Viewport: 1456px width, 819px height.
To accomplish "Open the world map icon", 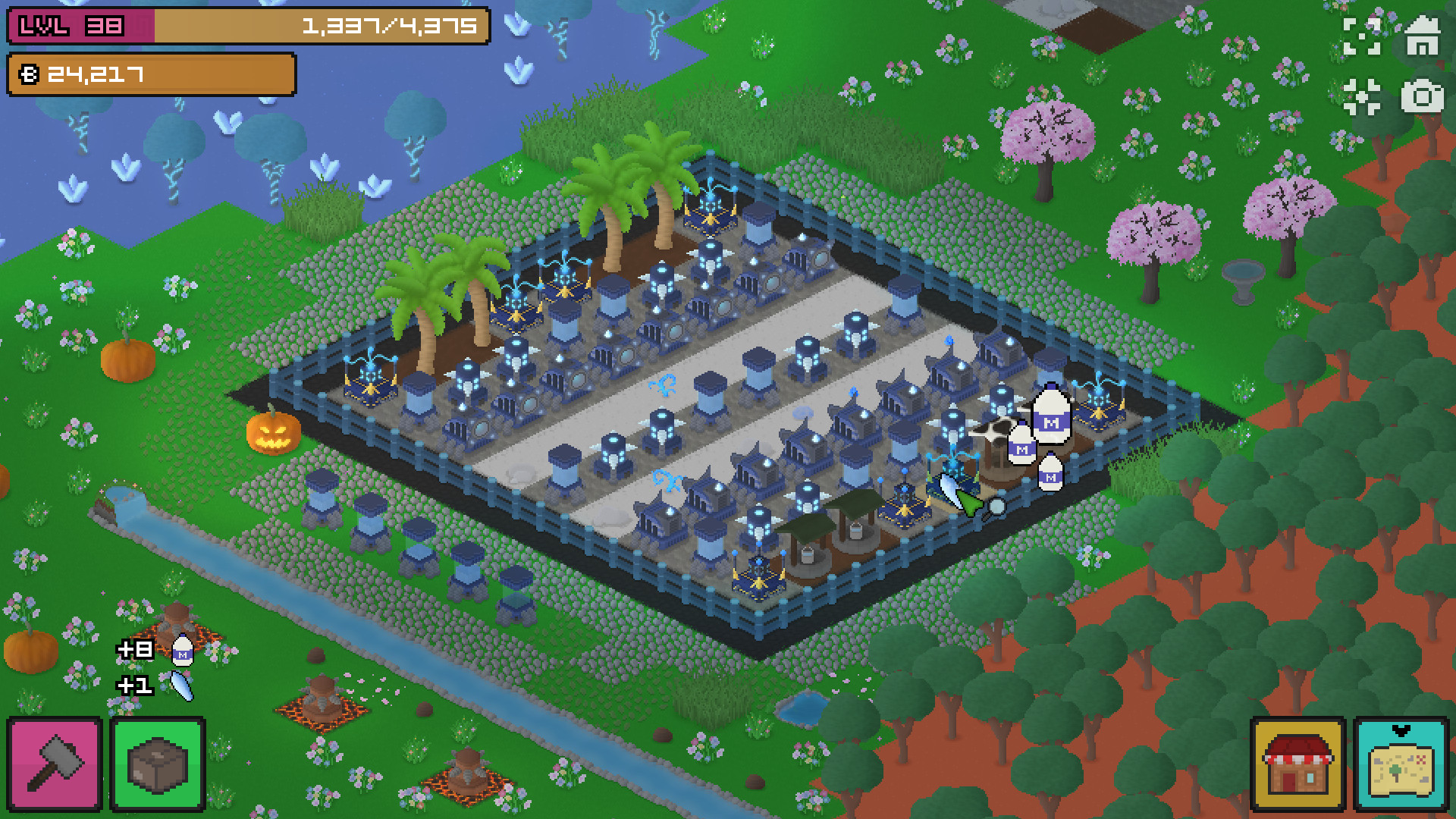I will click(x=1403, y=767).
